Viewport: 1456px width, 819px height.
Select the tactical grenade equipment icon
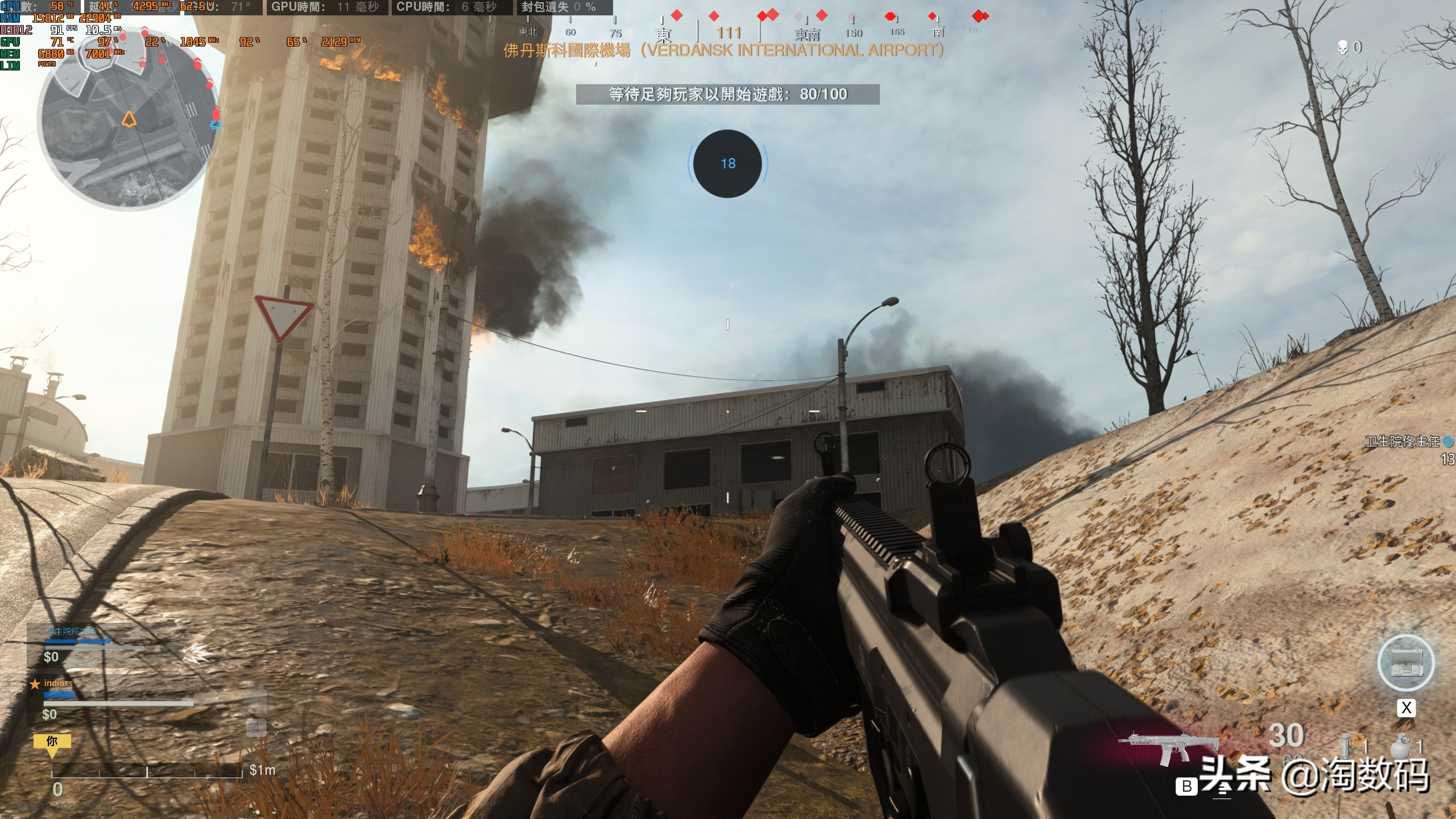[1346, 746]
